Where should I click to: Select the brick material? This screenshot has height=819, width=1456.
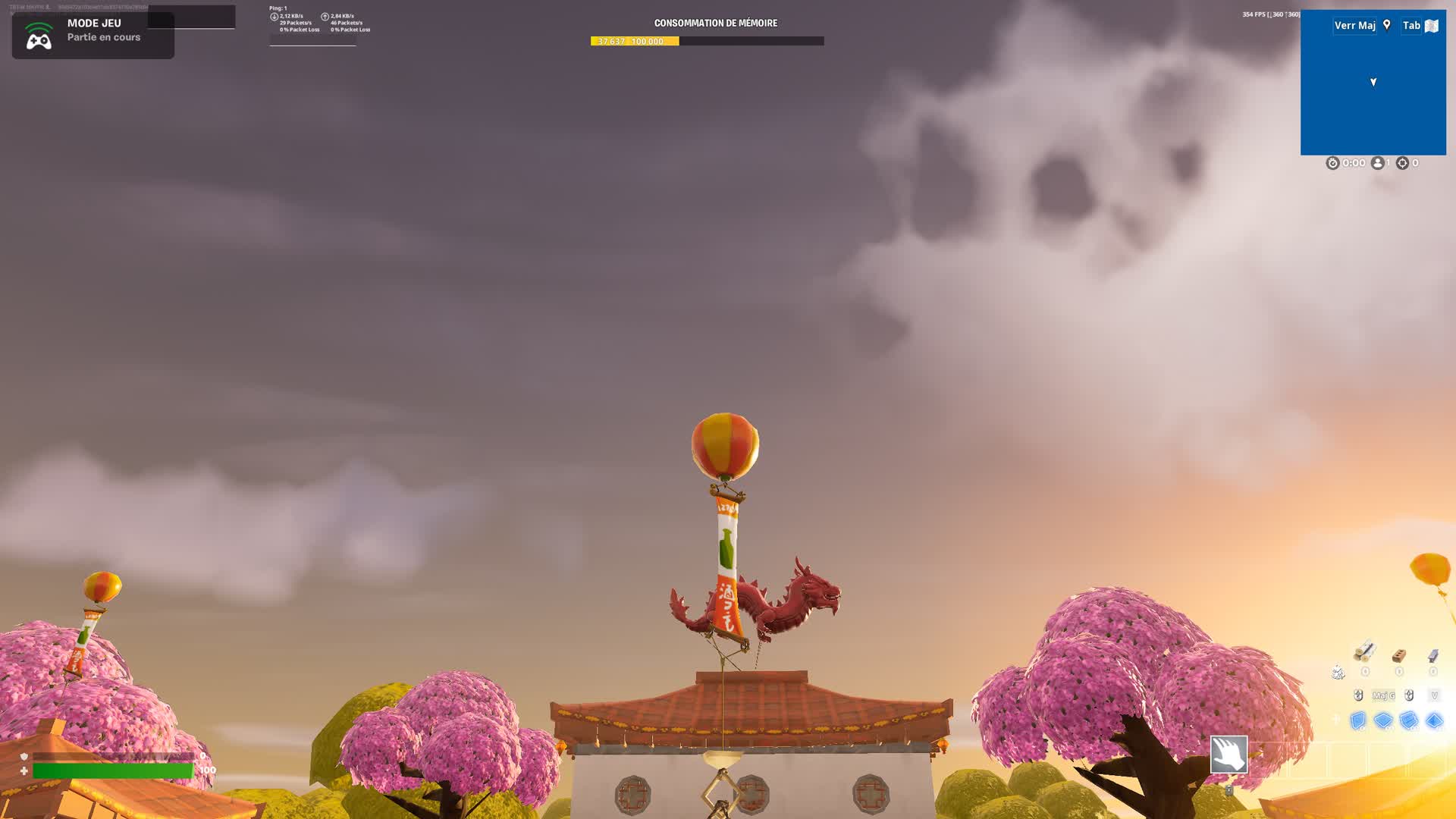1399,655
